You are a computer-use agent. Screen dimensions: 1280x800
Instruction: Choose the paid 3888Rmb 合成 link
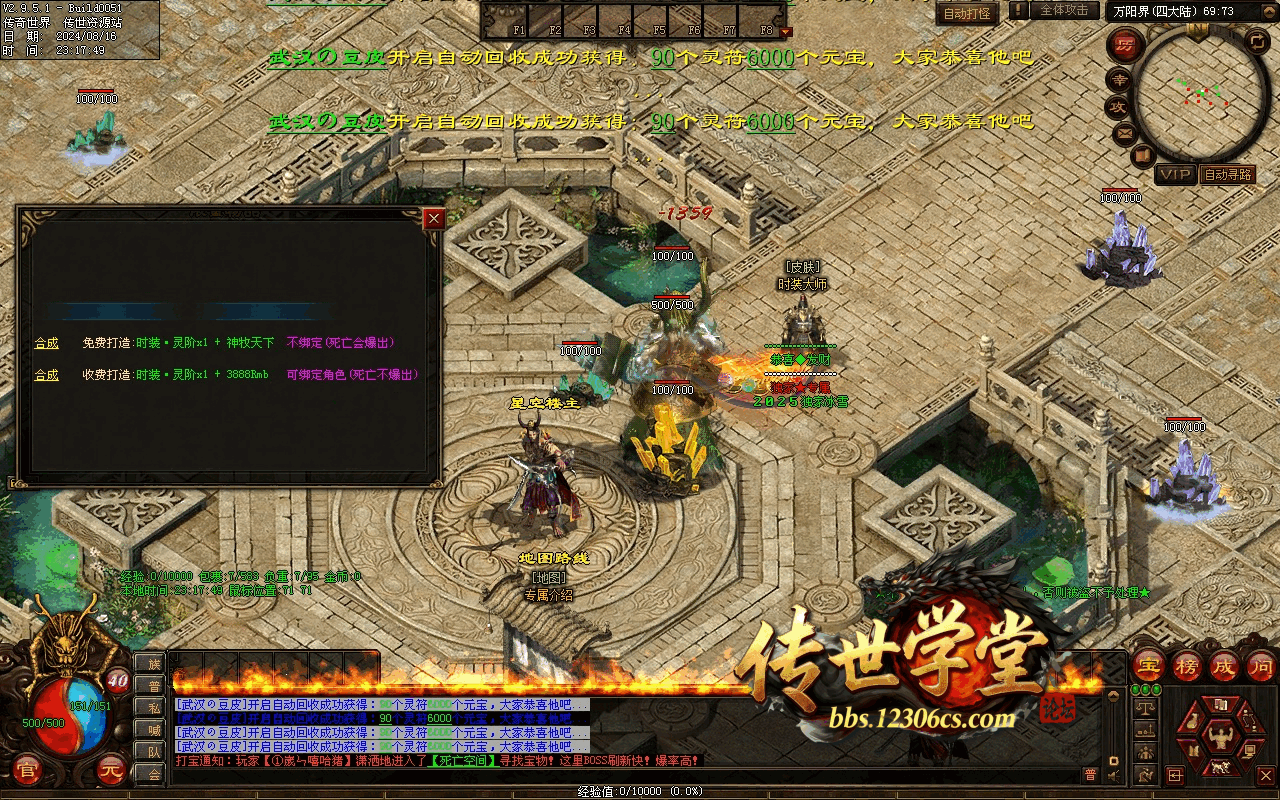click(x=47, y=375)
